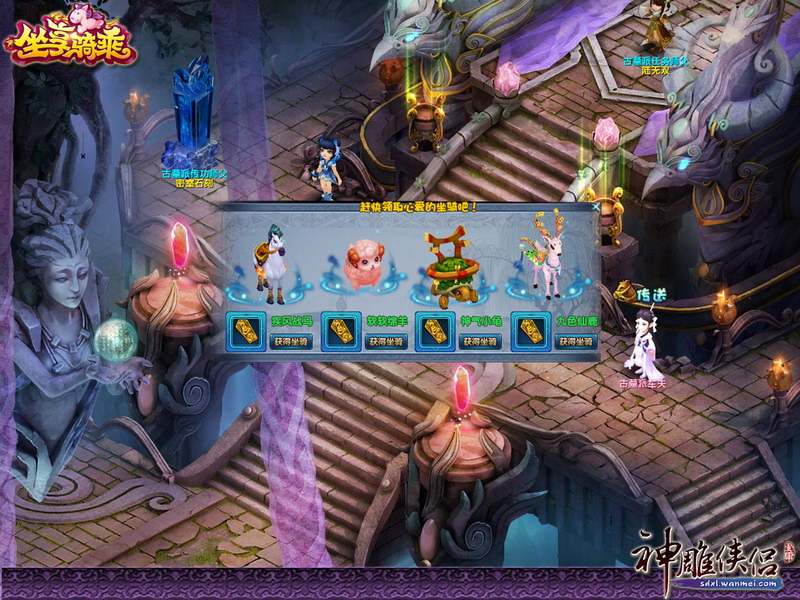
Task: Choose the gold ticket icon beside 神气小龟
Action: (434, 331)
